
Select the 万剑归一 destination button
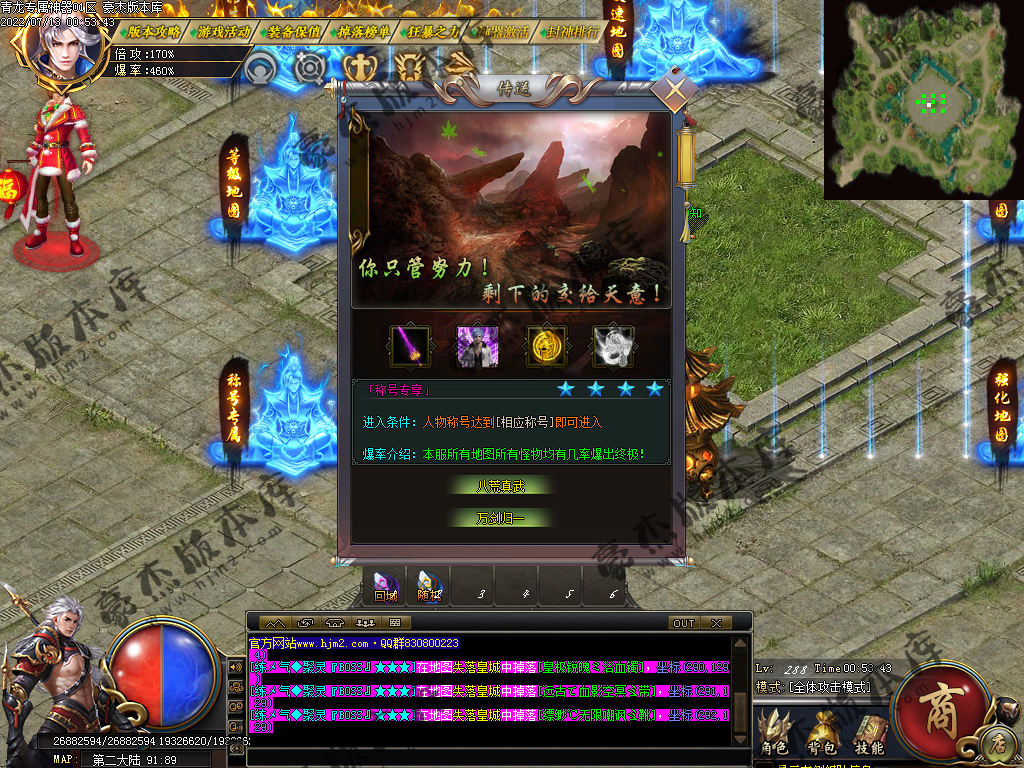500,518
